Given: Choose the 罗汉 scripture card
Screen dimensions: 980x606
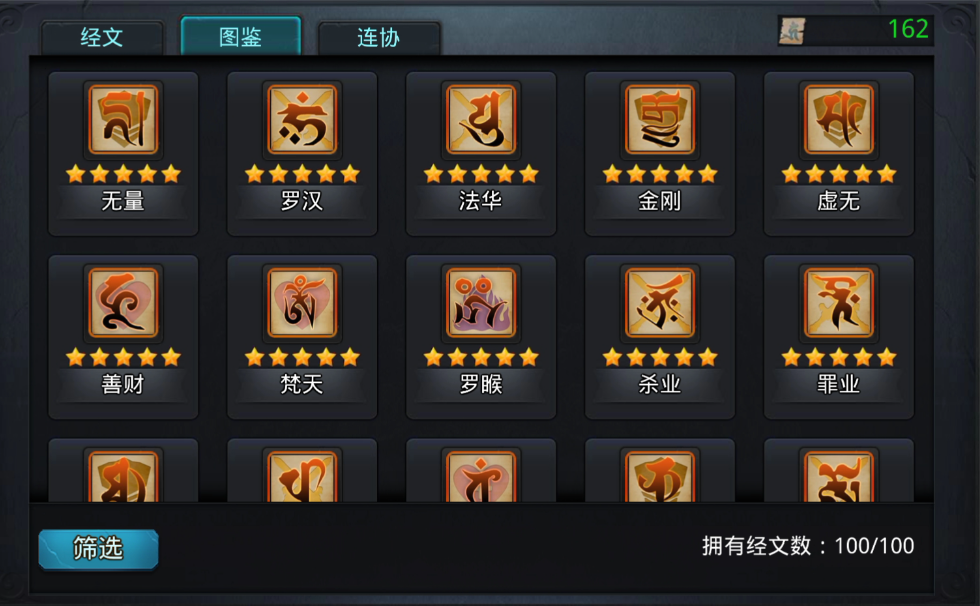Looking at the screenshot, I should click(302, 153).
